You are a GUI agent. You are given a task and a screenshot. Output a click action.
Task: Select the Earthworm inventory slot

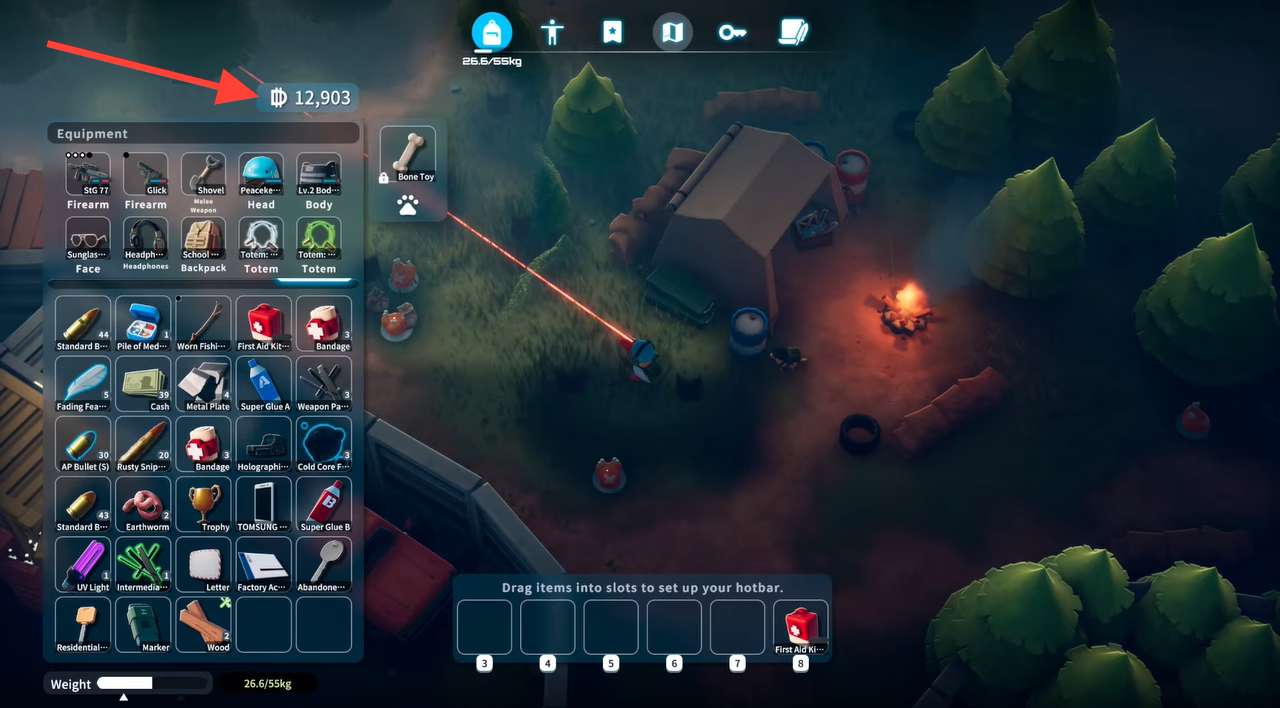pos(143,504)
